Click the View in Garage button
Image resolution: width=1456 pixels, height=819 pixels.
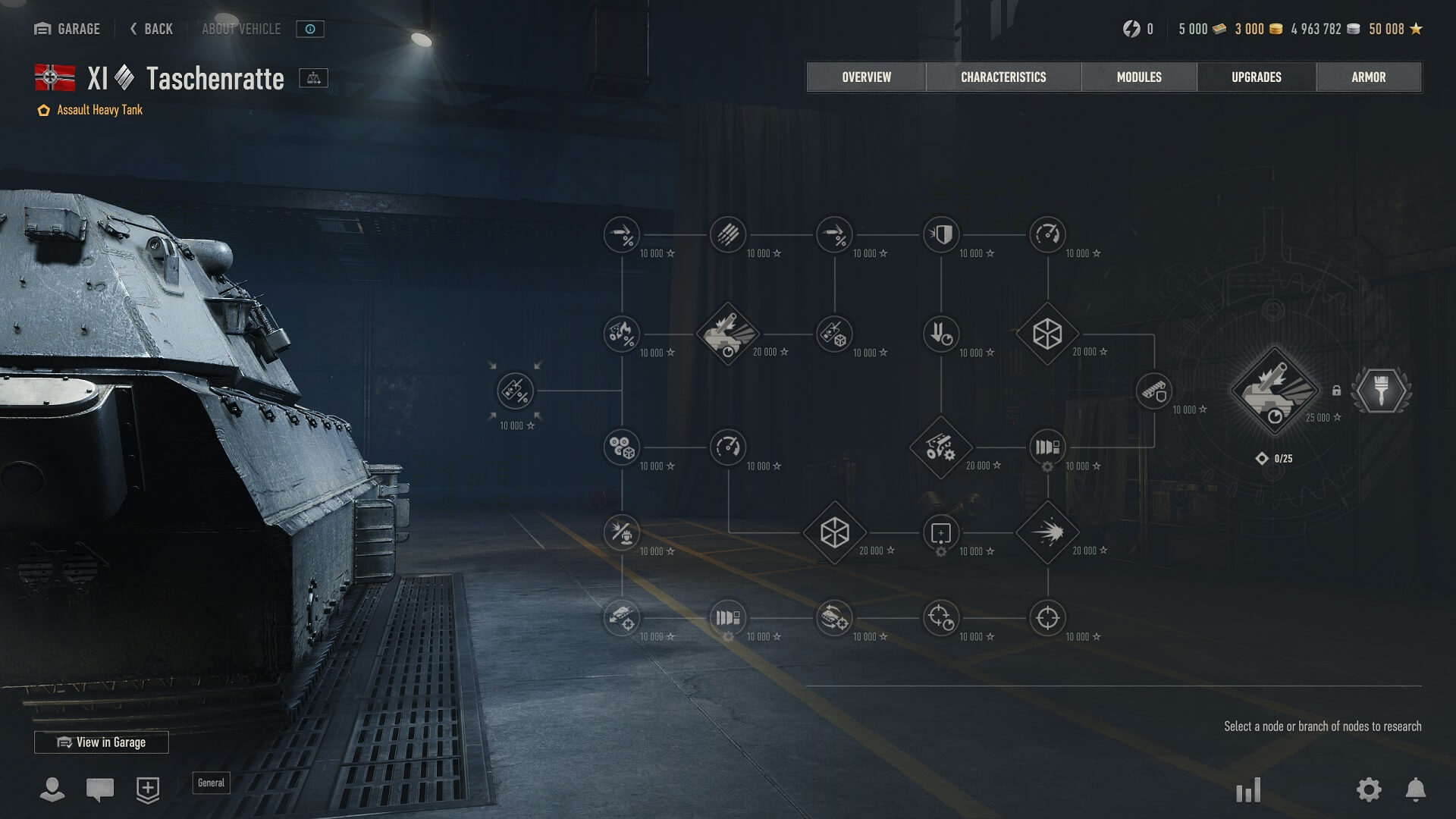click(102, 742)
